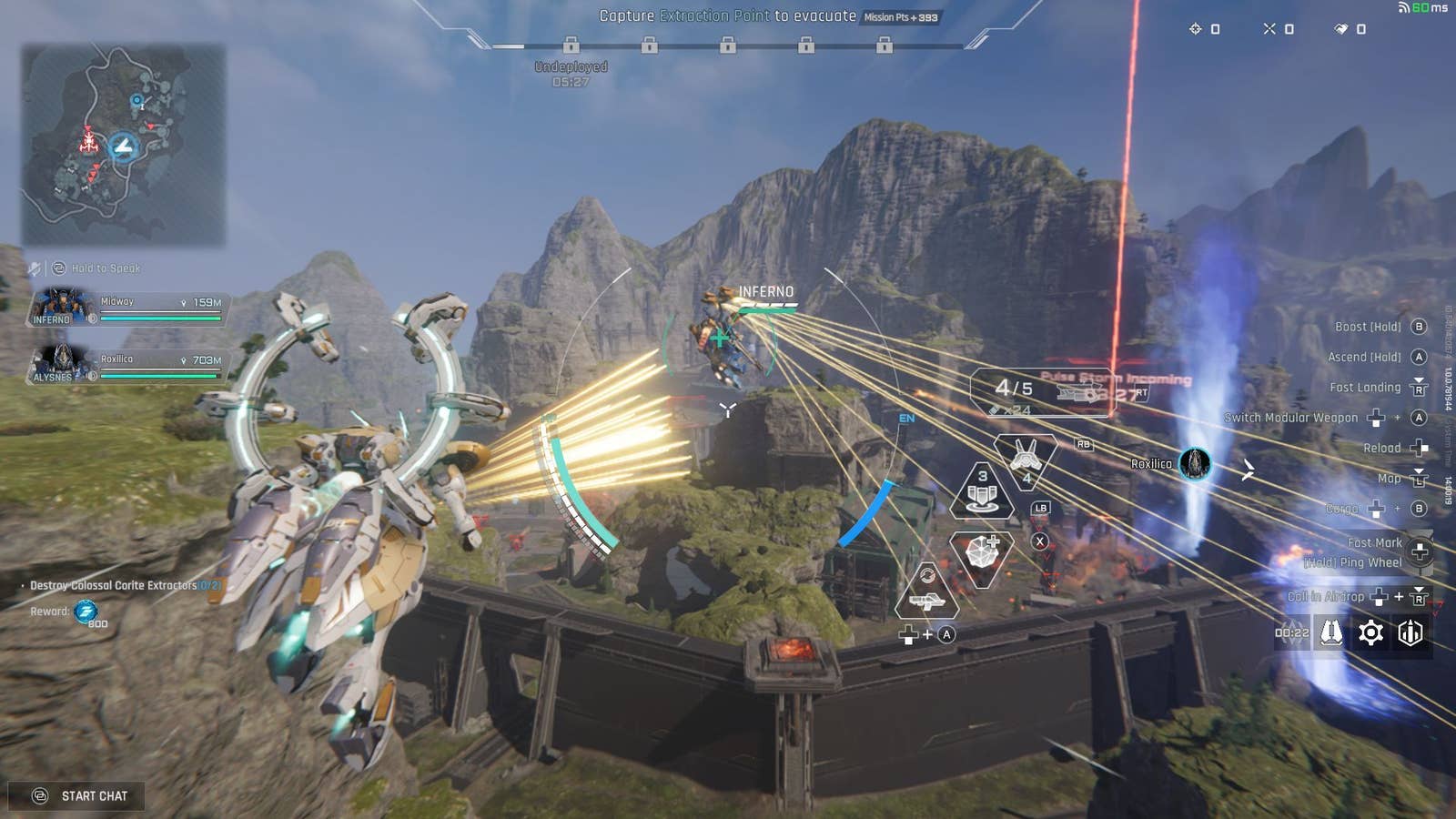
Task: Click the minimap
Action: (124, 146)
